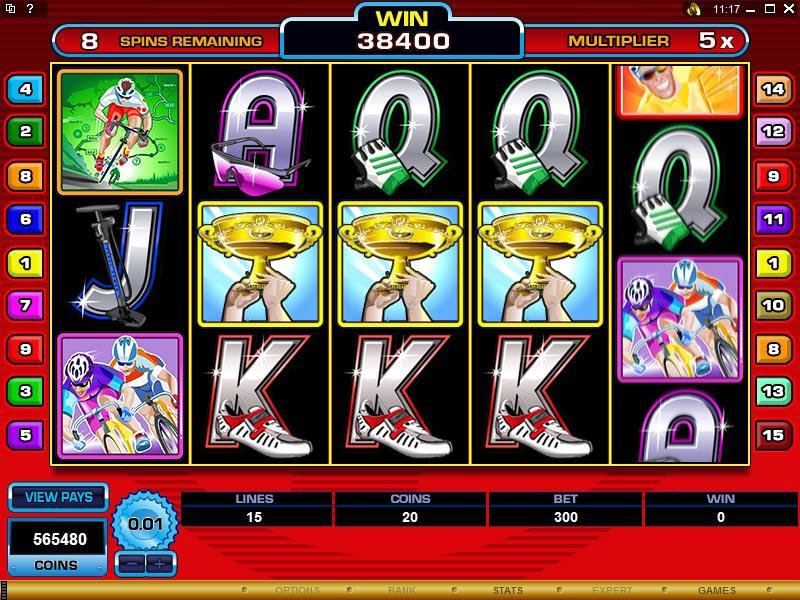Select the pink payline 7 marker
The image size is (800, 600).
click(x=24, y=304)
